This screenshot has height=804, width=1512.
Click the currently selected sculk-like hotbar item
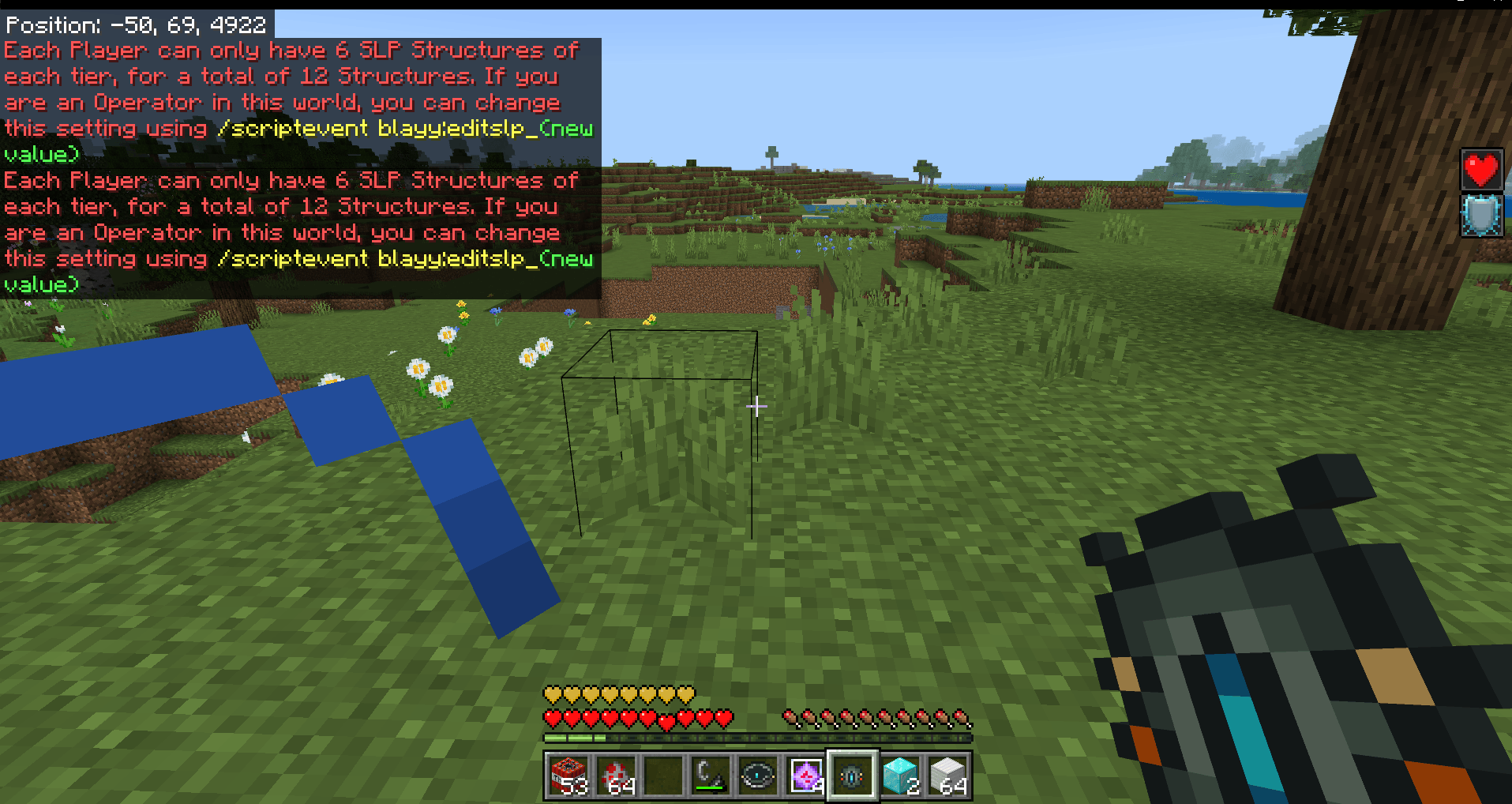click(851, 776)
